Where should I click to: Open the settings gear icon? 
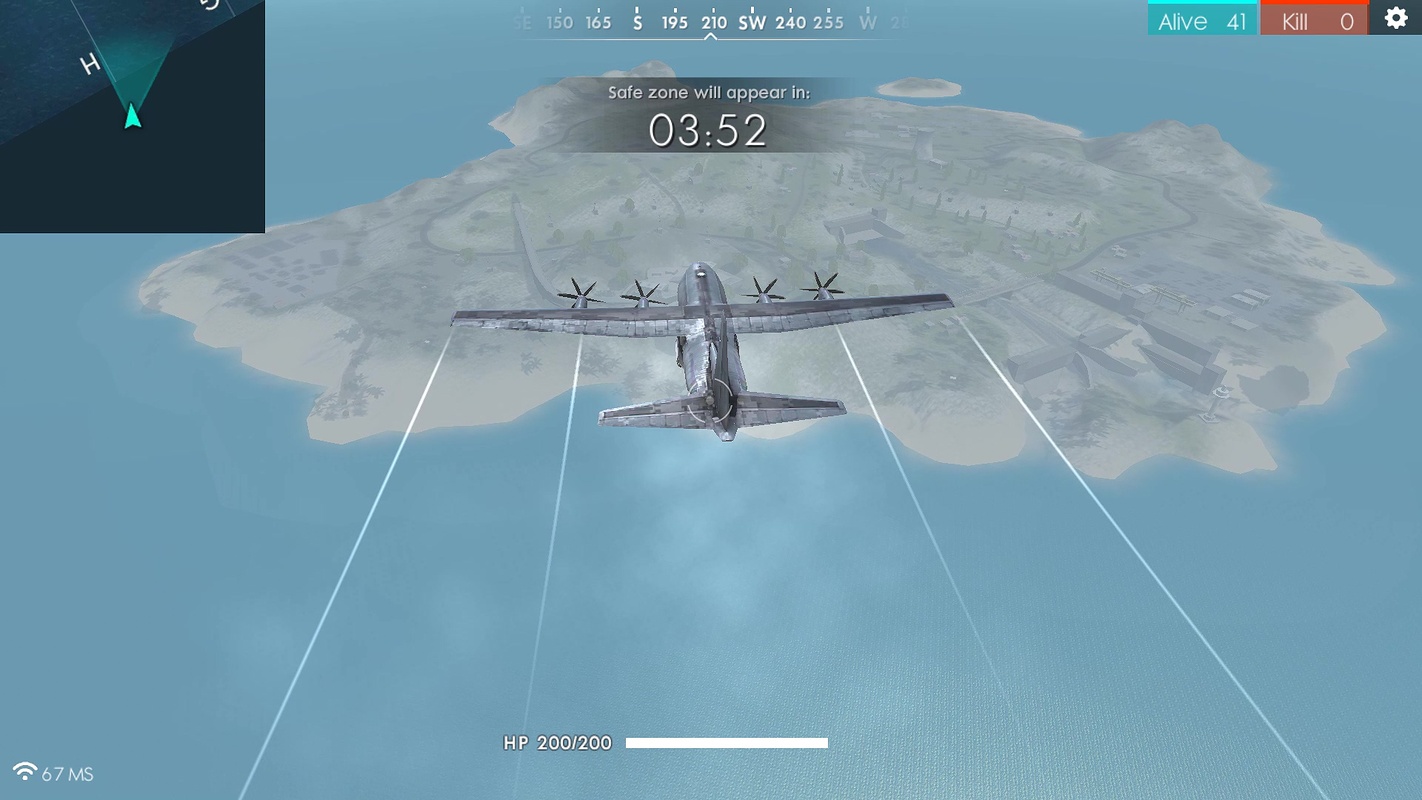(1395, 18)
